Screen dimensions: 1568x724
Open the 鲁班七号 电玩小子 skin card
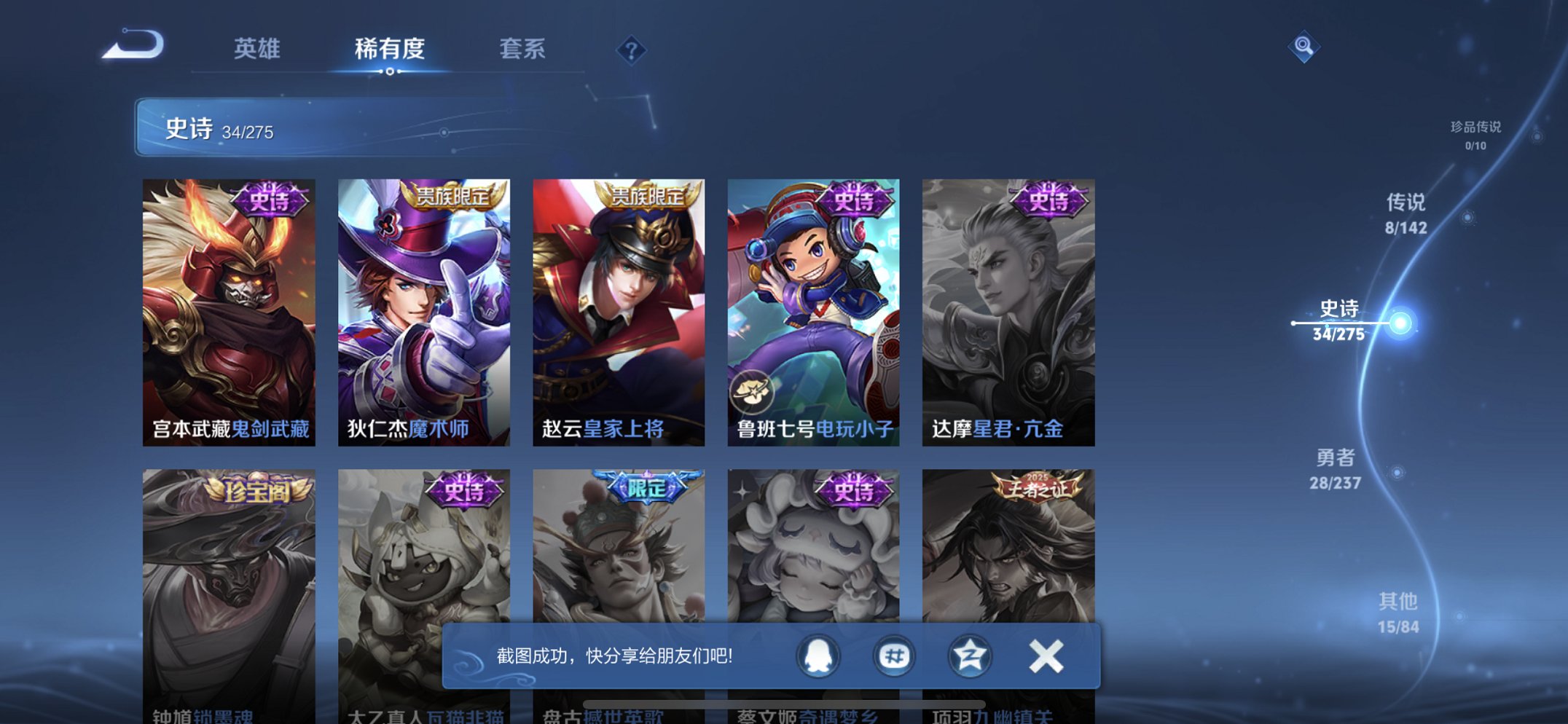tap(812, 306)
